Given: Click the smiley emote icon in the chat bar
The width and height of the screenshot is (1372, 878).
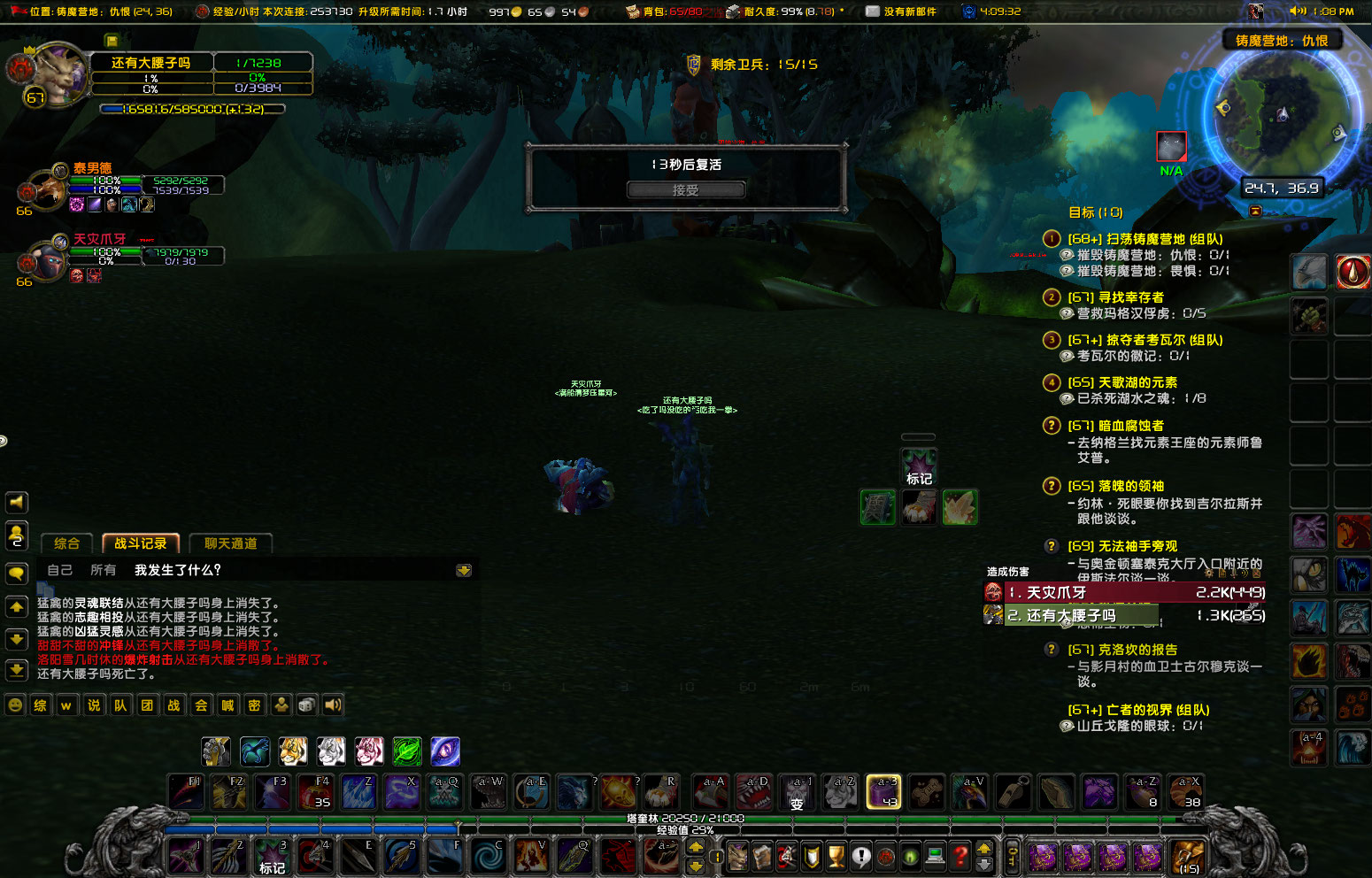Looking at the screenshot, I should 14,705.
